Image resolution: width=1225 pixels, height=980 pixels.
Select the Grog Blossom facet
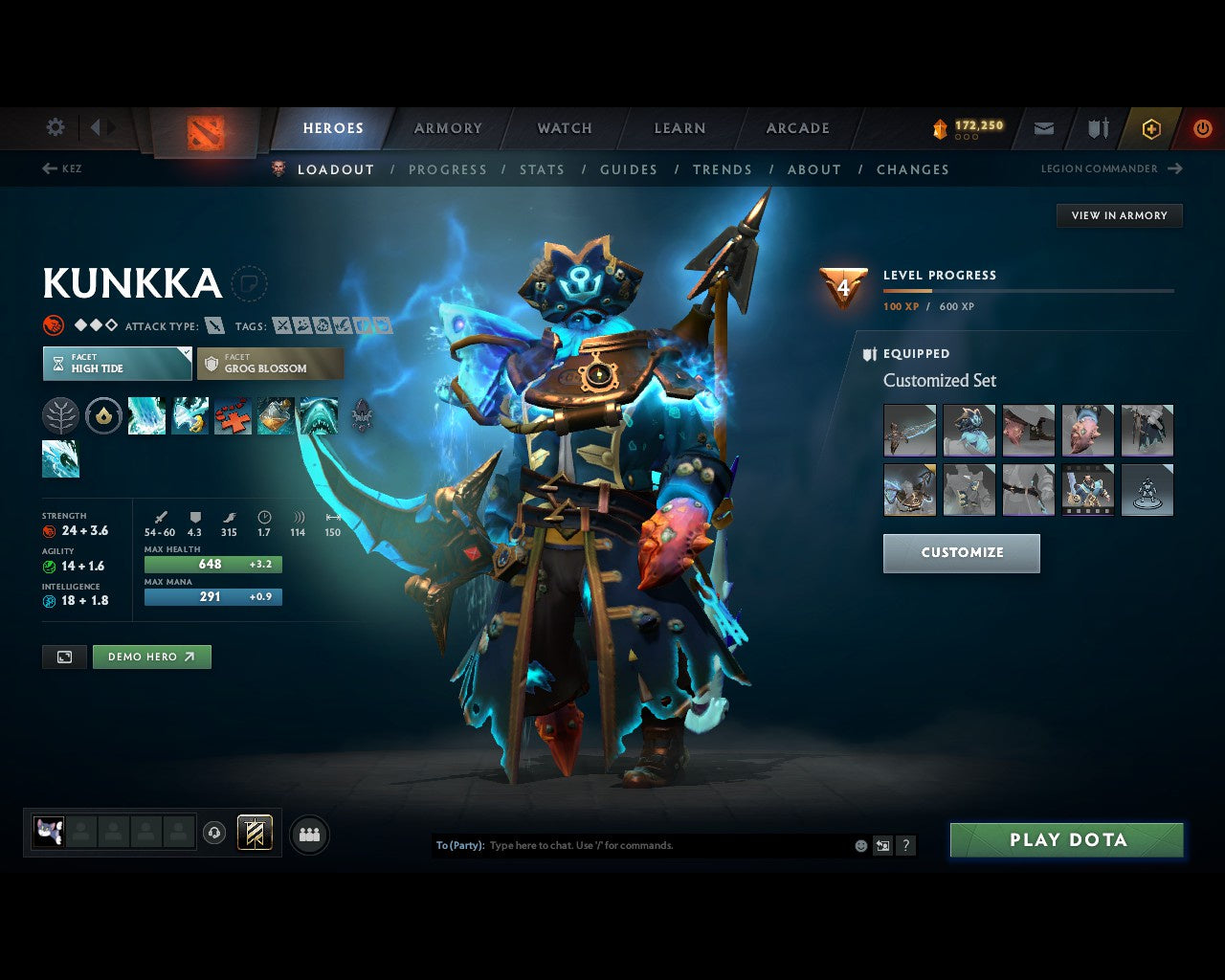coord(270,364)
